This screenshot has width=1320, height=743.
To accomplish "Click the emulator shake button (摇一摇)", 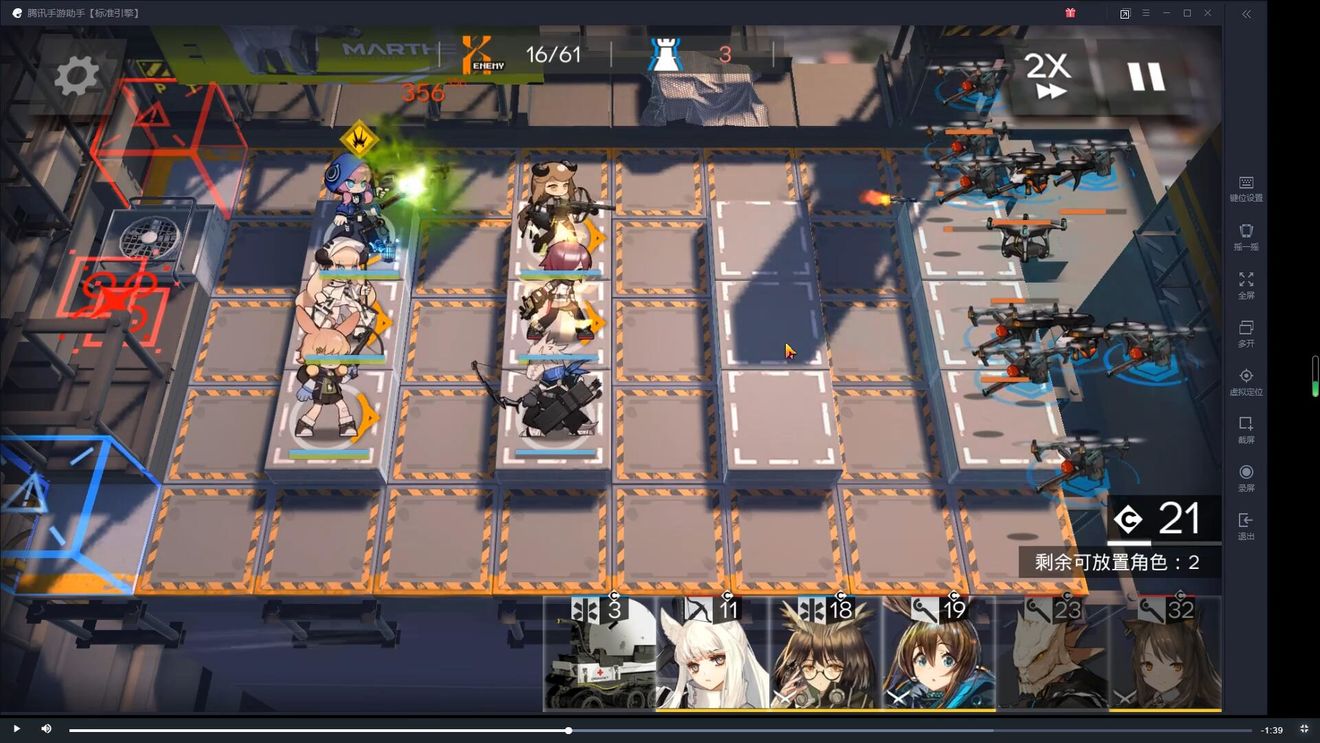I will [x=1246, y=237].
